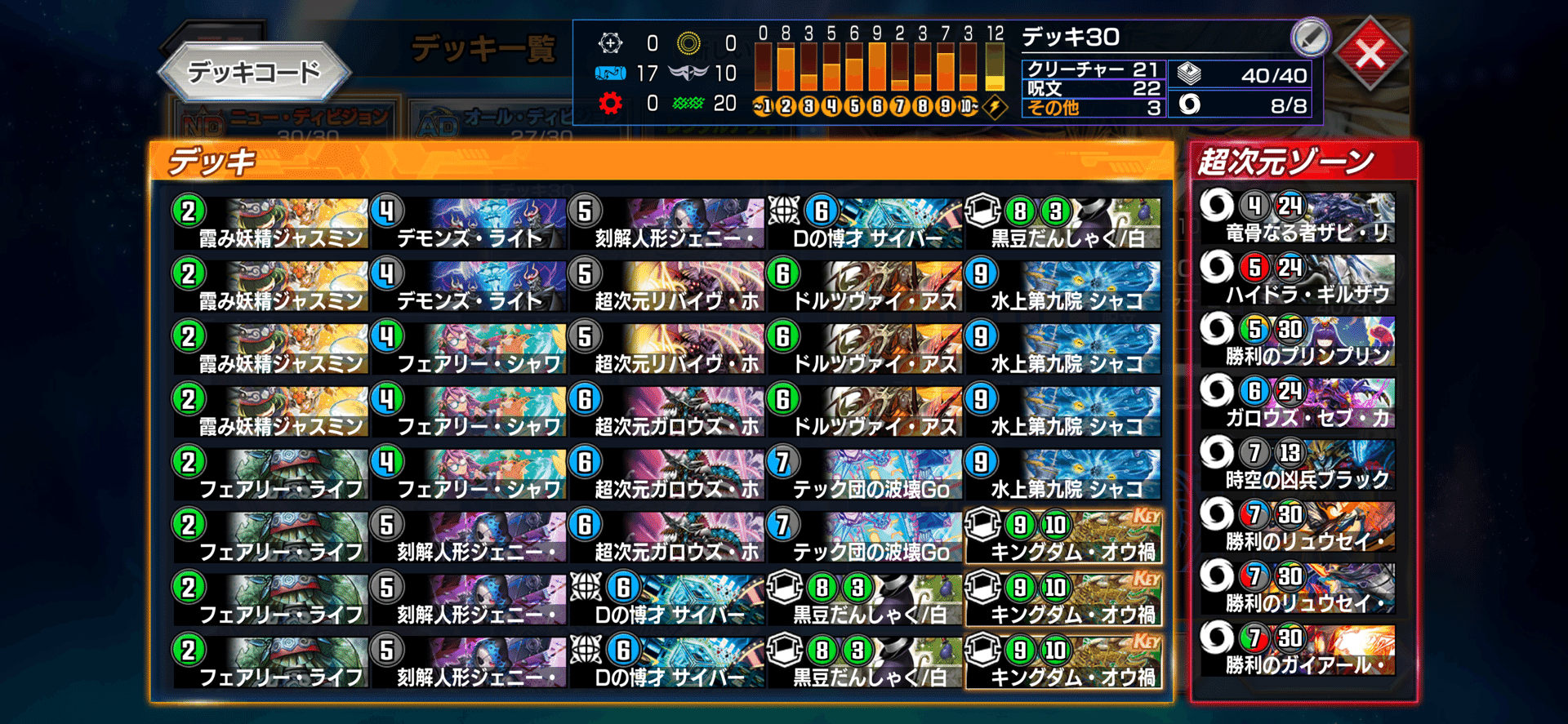Select the first 霞み妖精ジャスミン card thumbnail

(x=269, y=220)
